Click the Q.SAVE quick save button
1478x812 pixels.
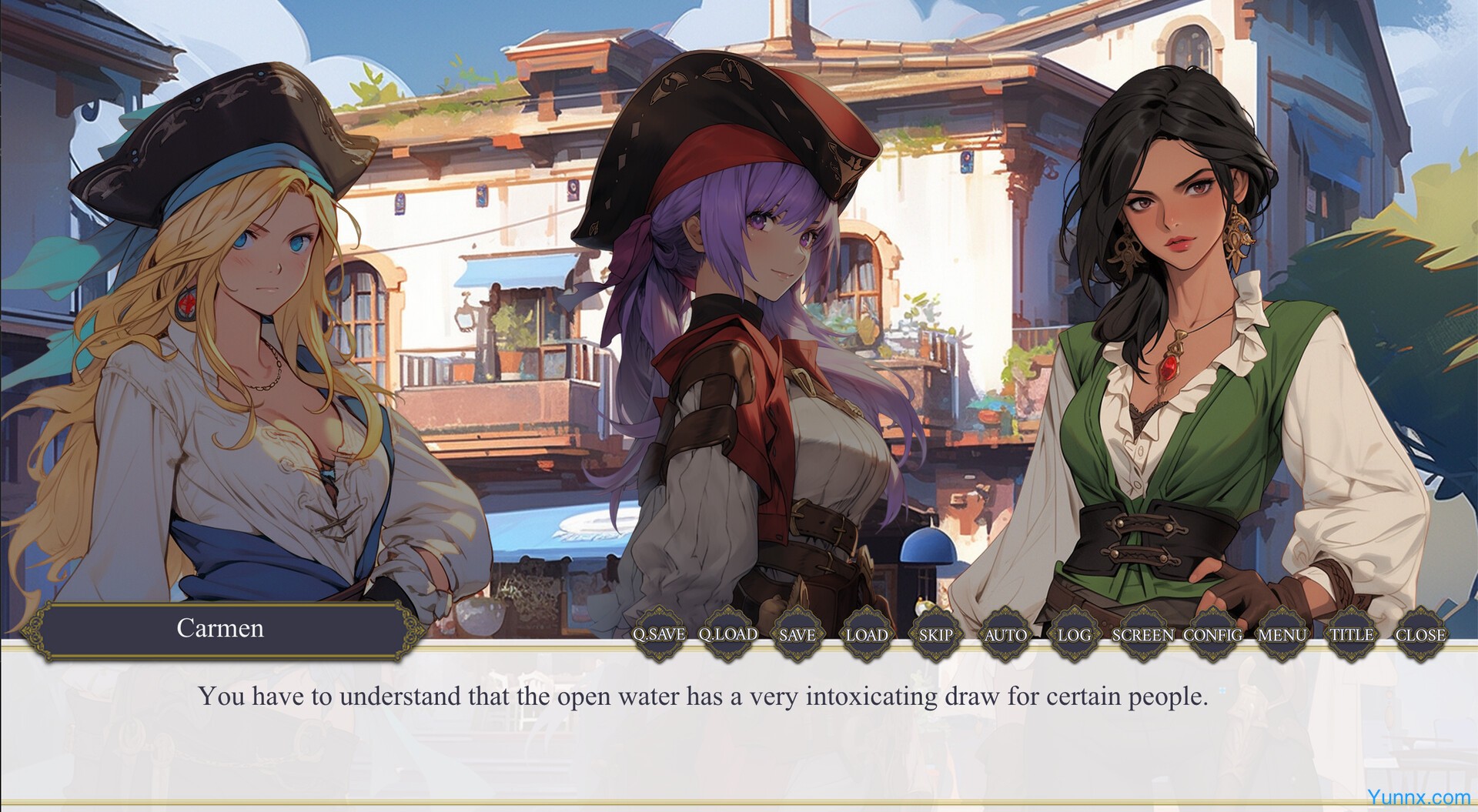coord(658,635)
